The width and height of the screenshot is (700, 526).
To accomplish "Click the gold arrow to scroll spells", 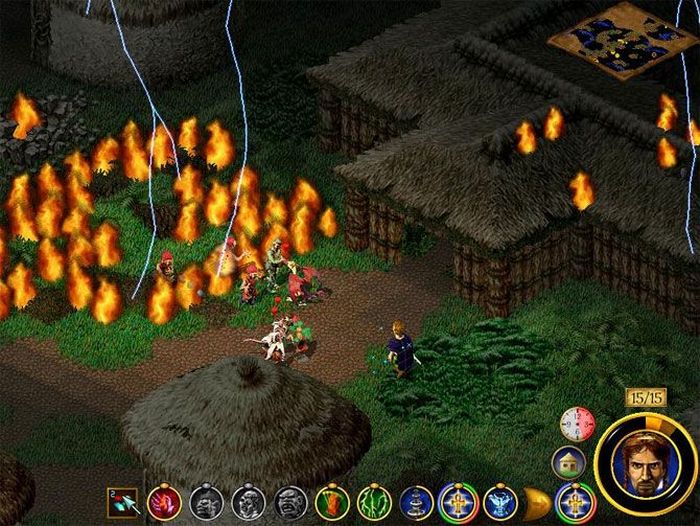I will pos(537,500).
